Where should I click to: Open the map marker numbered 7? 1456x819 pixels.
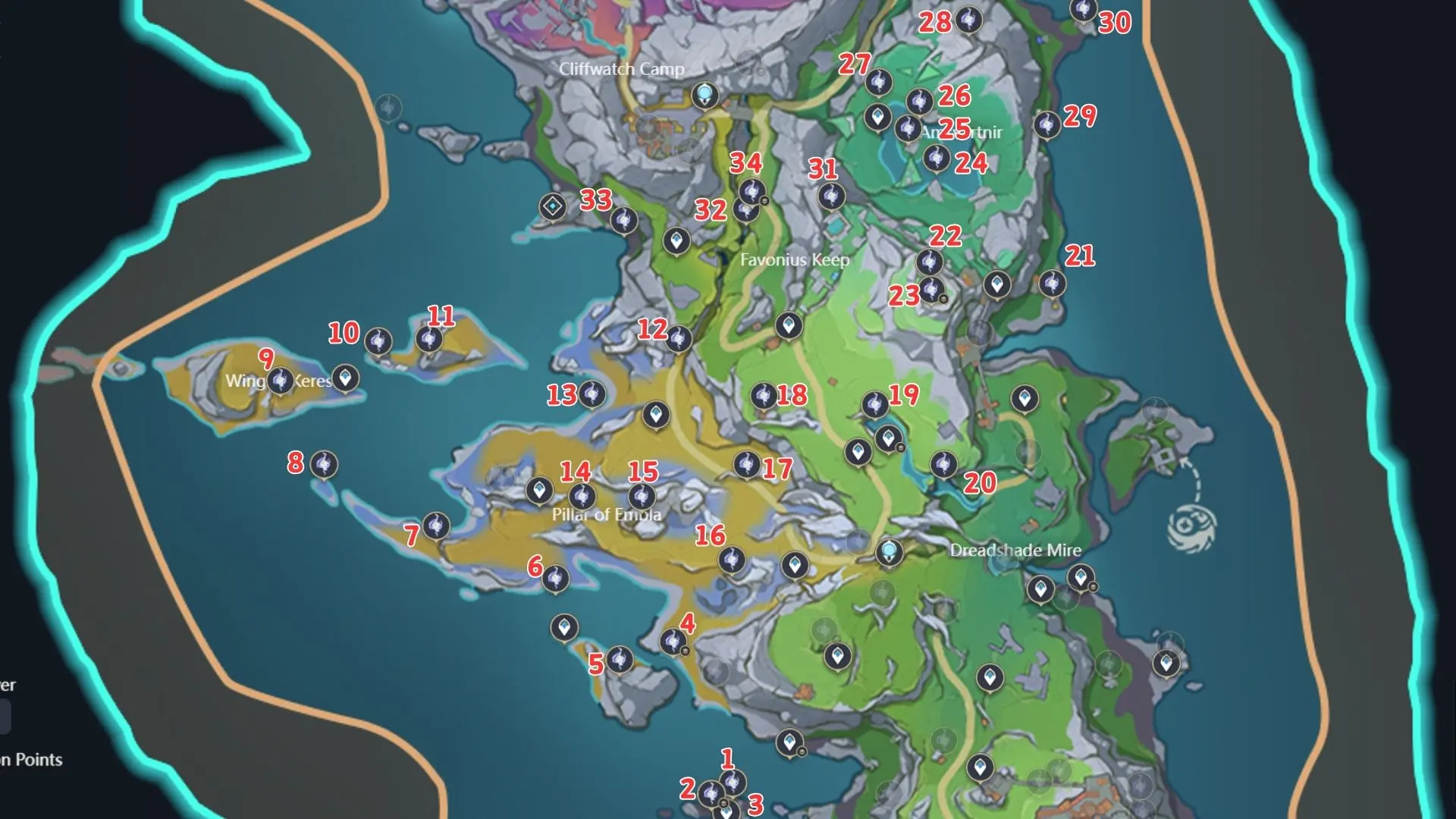pyautogui.click(x=436, y=526)
